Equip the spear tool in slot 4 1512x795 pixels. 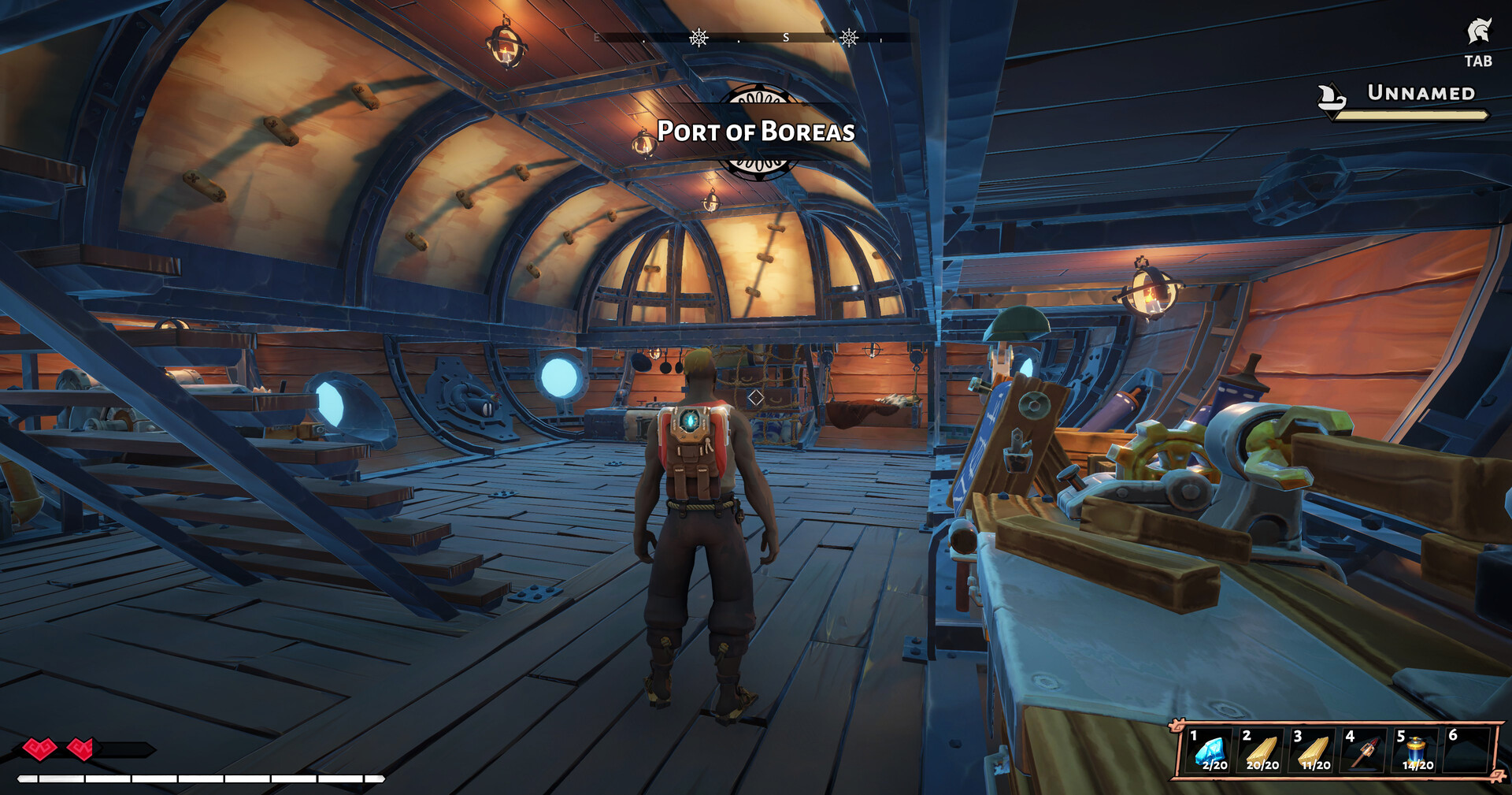point(1366,752)
